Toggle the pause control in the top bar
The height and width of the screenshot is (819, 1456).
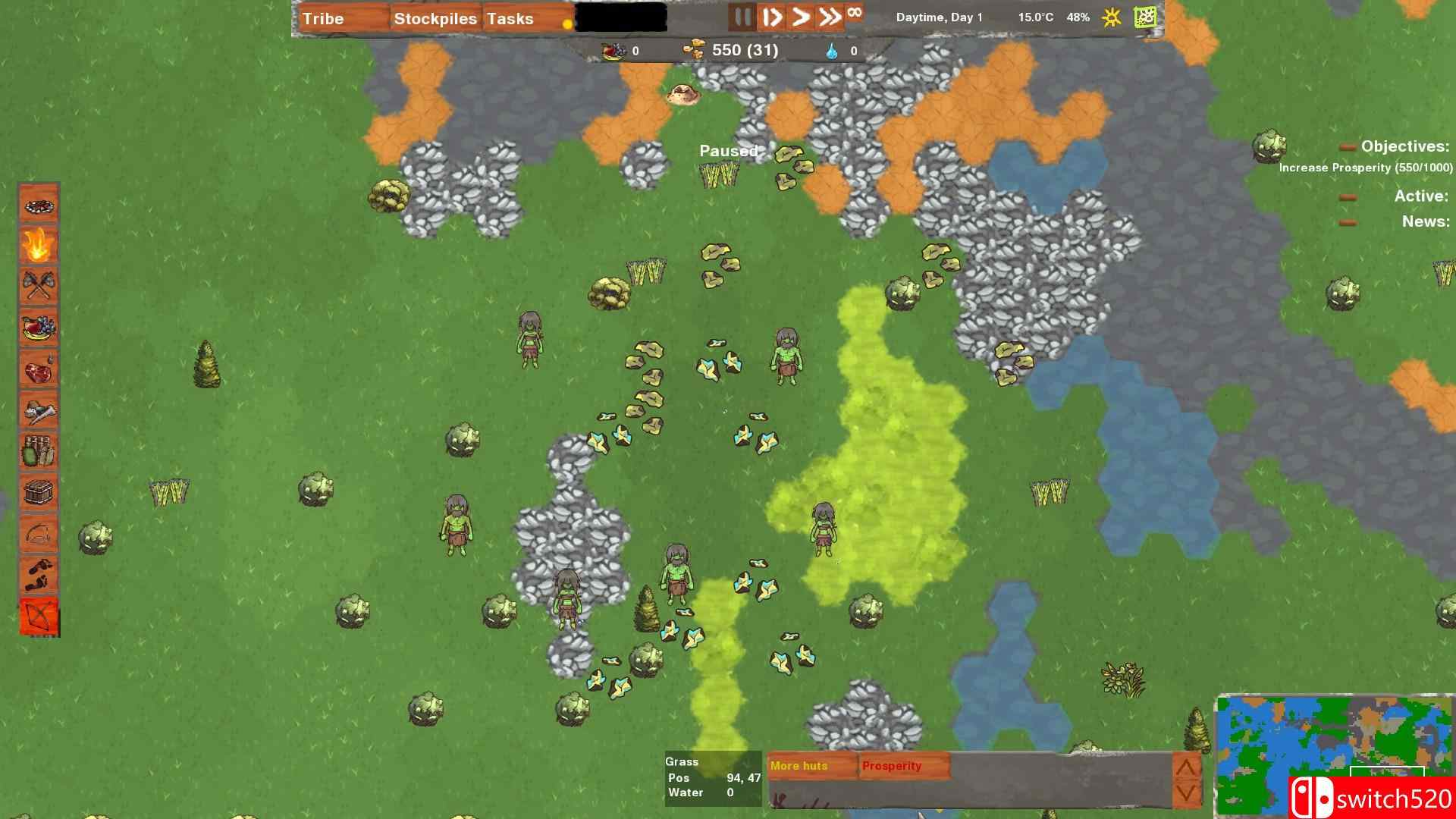point(741,17)
